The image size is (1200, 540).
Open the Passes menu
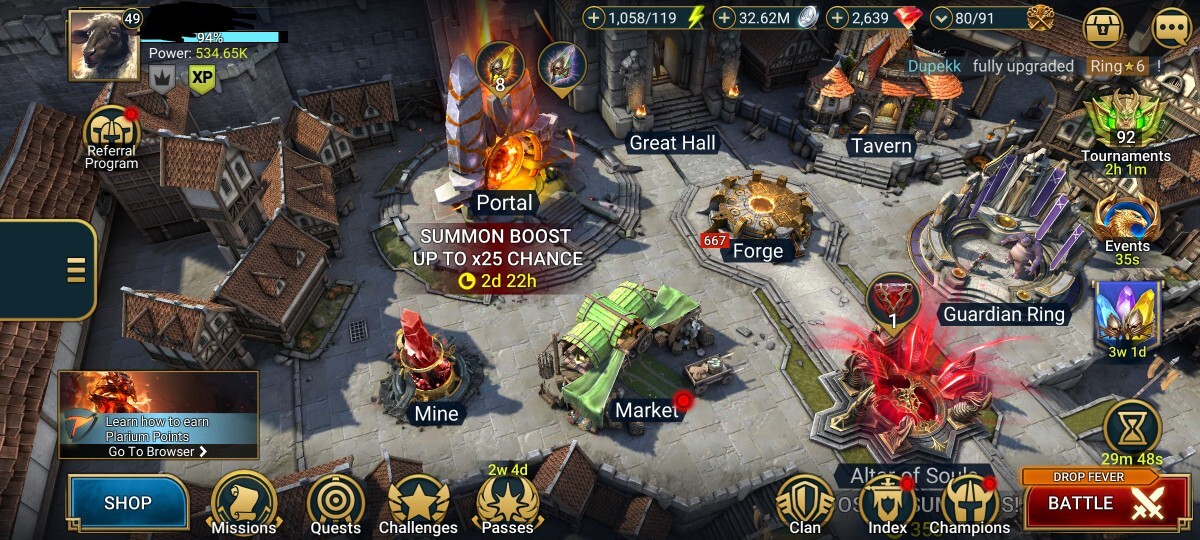pos(507,502)
